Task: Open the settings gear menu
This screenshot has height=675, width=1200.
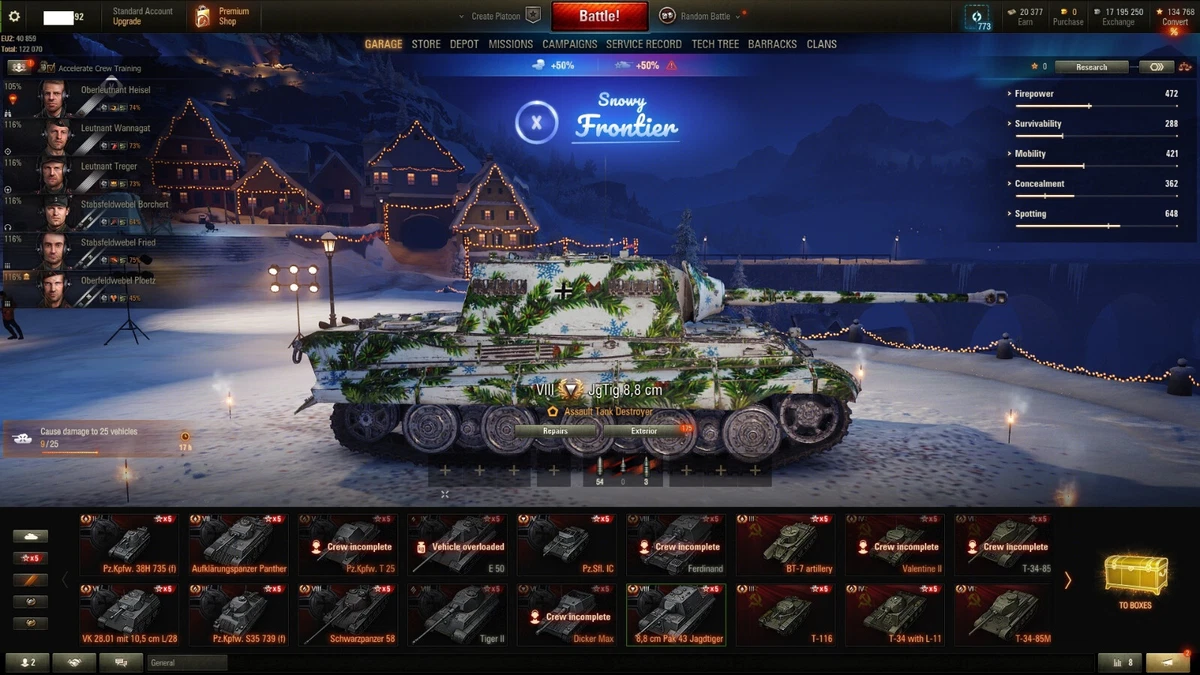Action: coord(14,17)
